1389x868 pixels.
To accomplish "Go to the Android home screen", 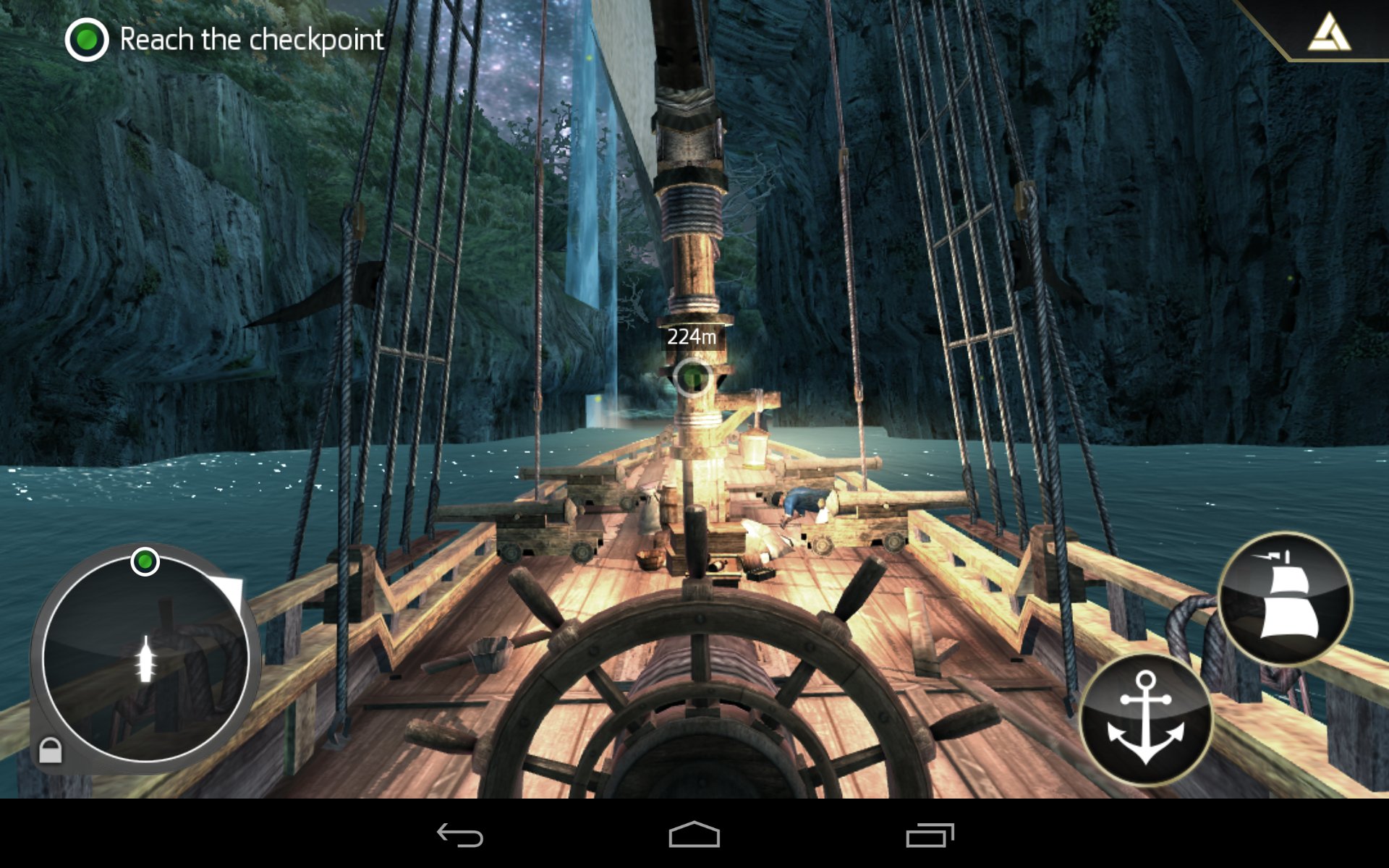I will tap(694, 835).
